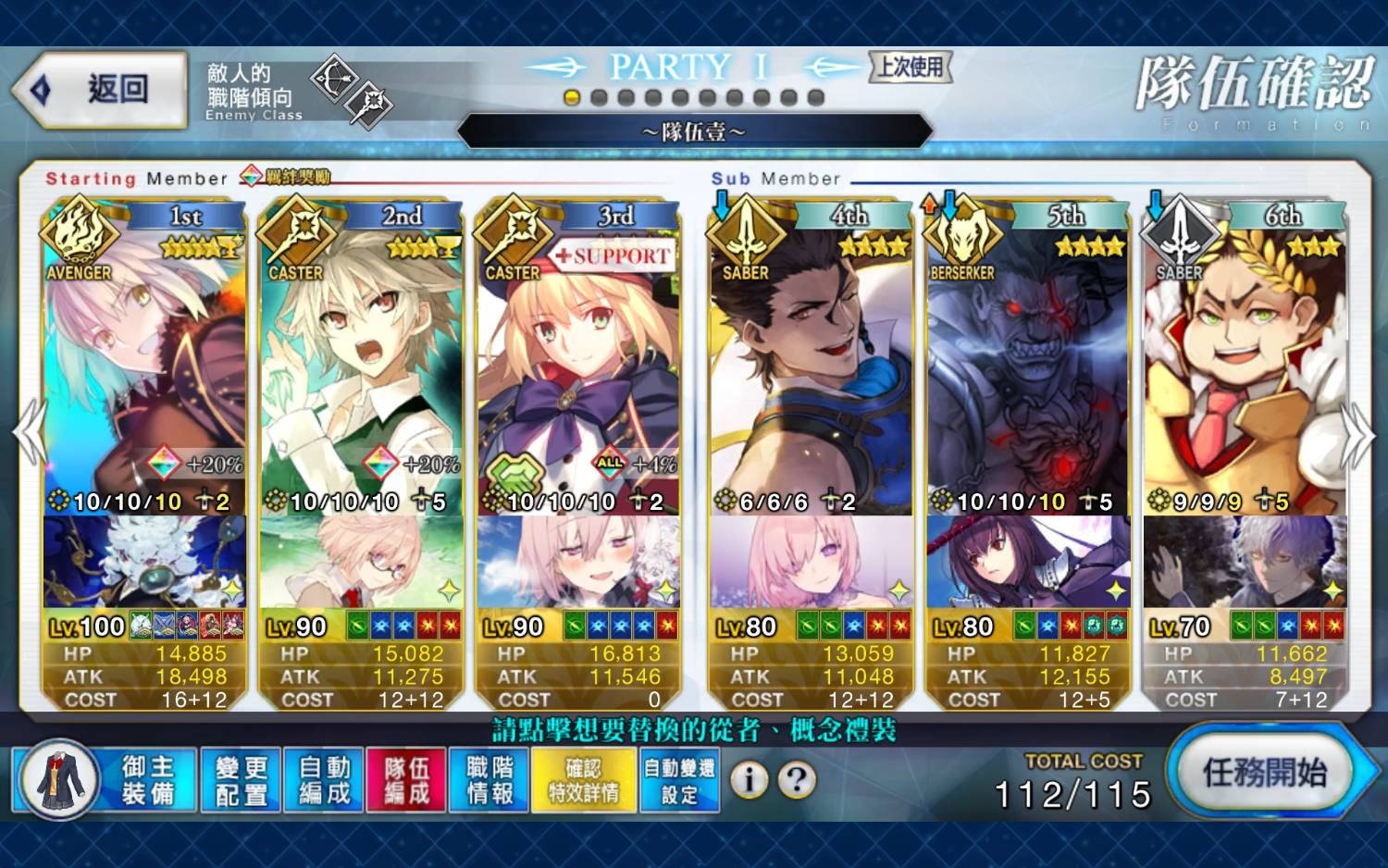The image size is (1388, 868).
Task: Activate 自動編成 auto formation
Action: point(324,780)
